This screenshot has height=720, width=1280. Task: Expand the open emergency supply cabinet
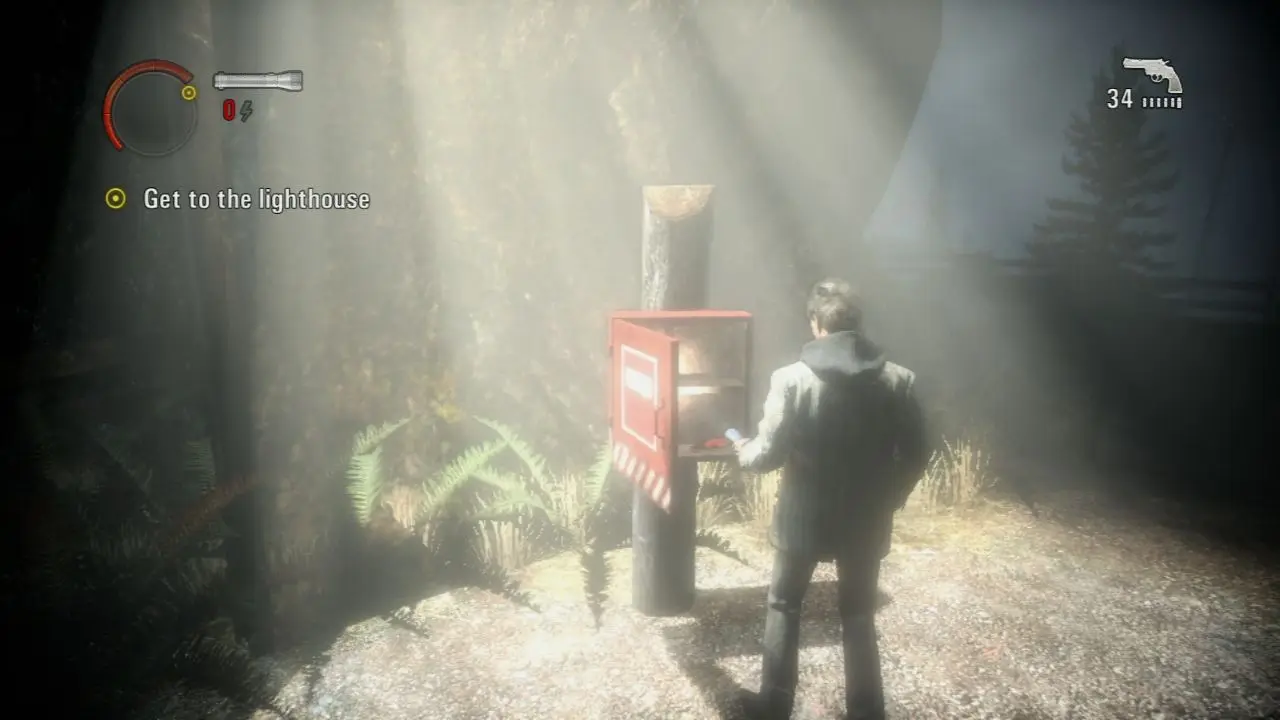tap(700, 380)
